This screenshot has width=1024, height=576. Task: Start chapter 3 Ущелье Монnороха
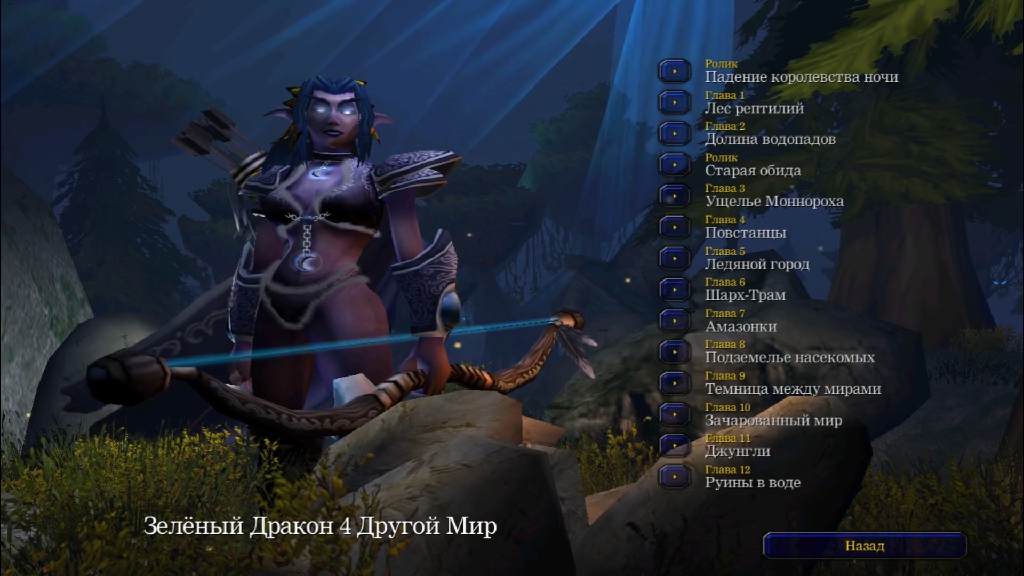675,195
